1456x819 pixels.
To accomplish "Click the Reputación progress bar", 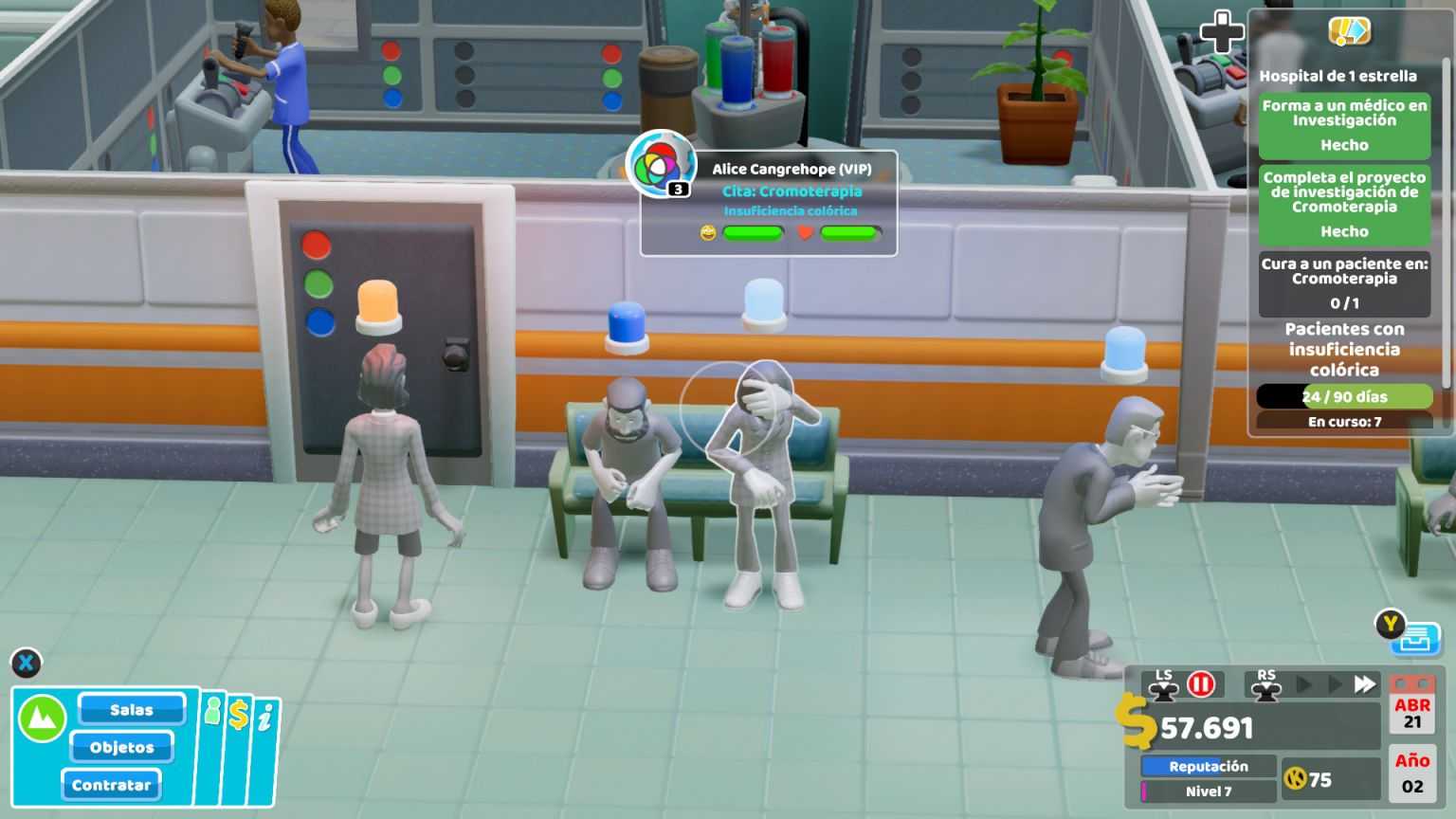I will pos(1207,766).
